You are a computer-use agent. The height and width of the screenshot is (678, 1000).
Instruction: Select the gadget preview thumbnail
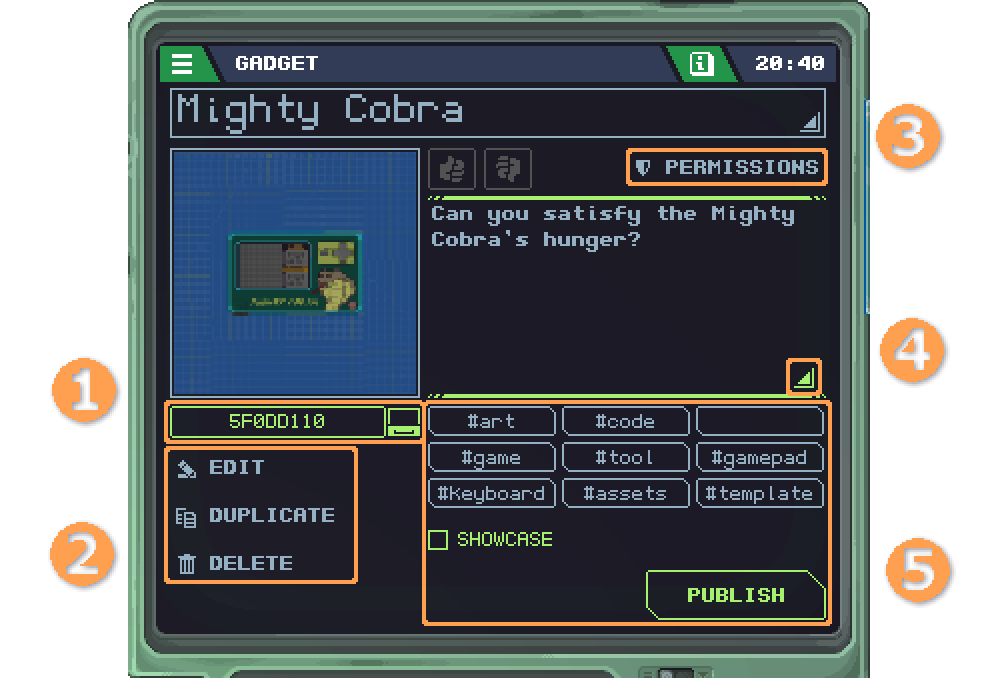(x=295, y=272)
